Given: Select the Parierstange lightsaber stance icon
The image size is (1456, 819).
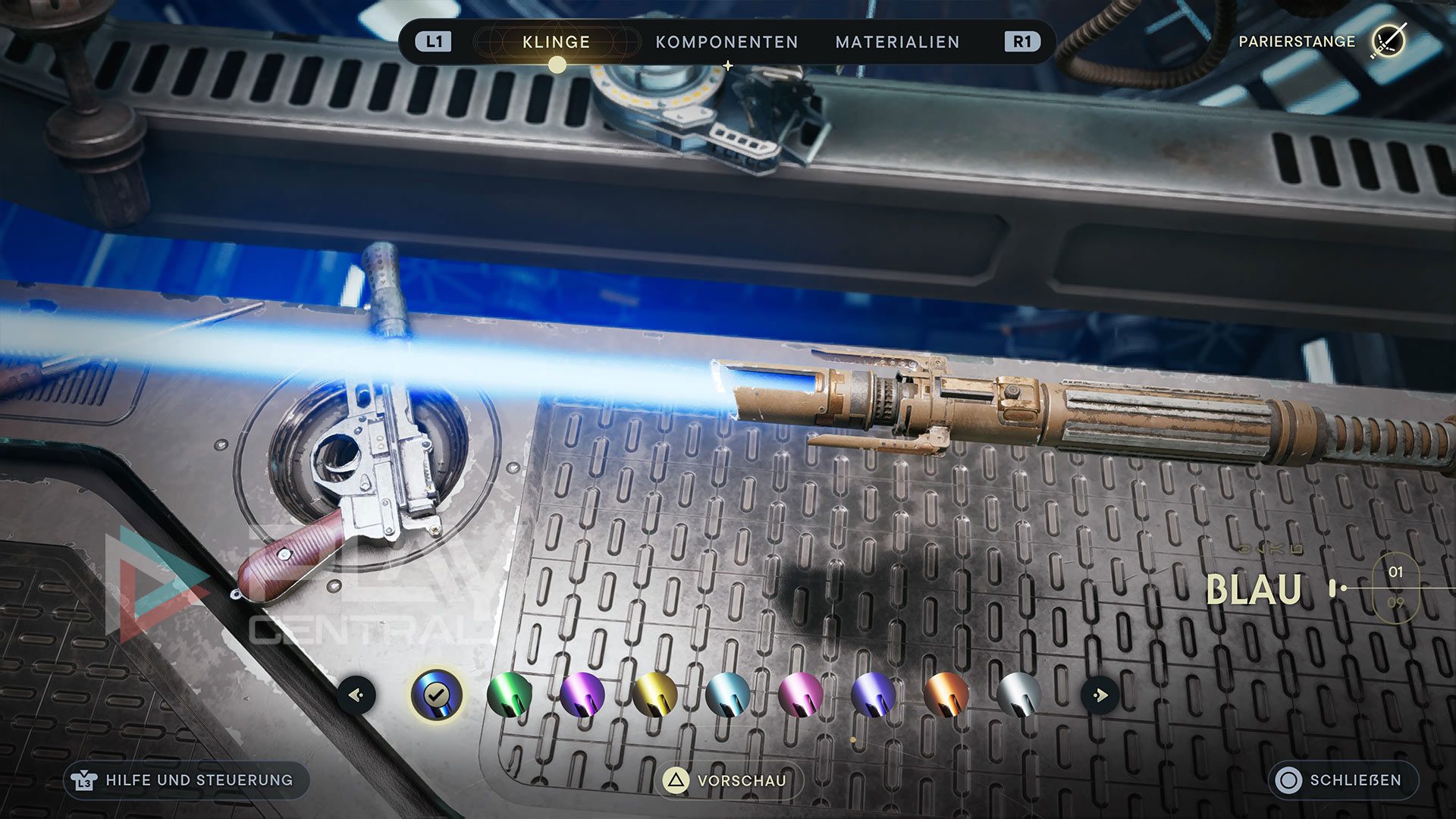Looking at the screenshot, I should click(x=1388, y=41).
